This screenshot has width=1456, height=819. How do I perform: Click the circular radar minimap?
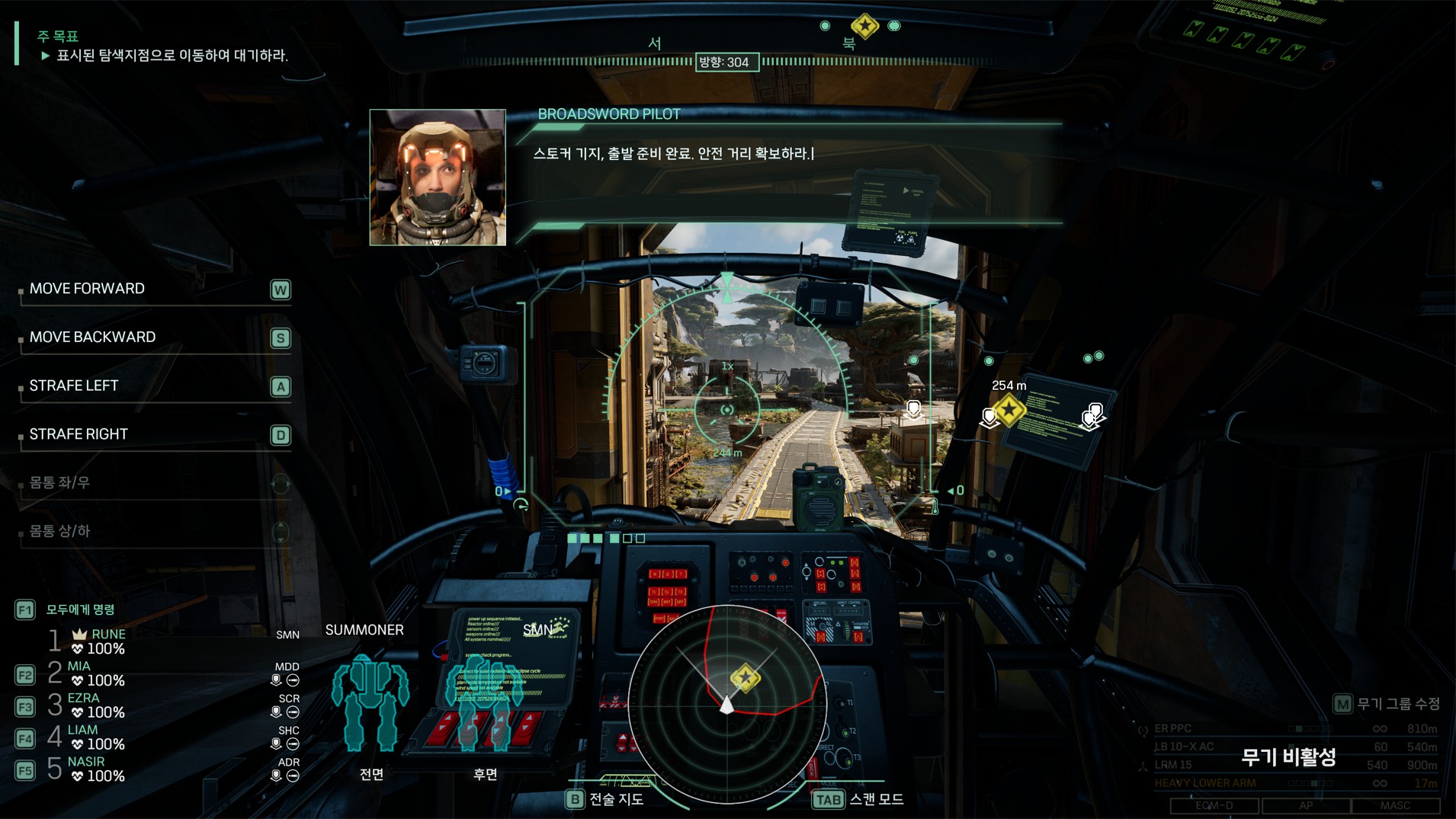pyautogui.click(x=727, y=704)
